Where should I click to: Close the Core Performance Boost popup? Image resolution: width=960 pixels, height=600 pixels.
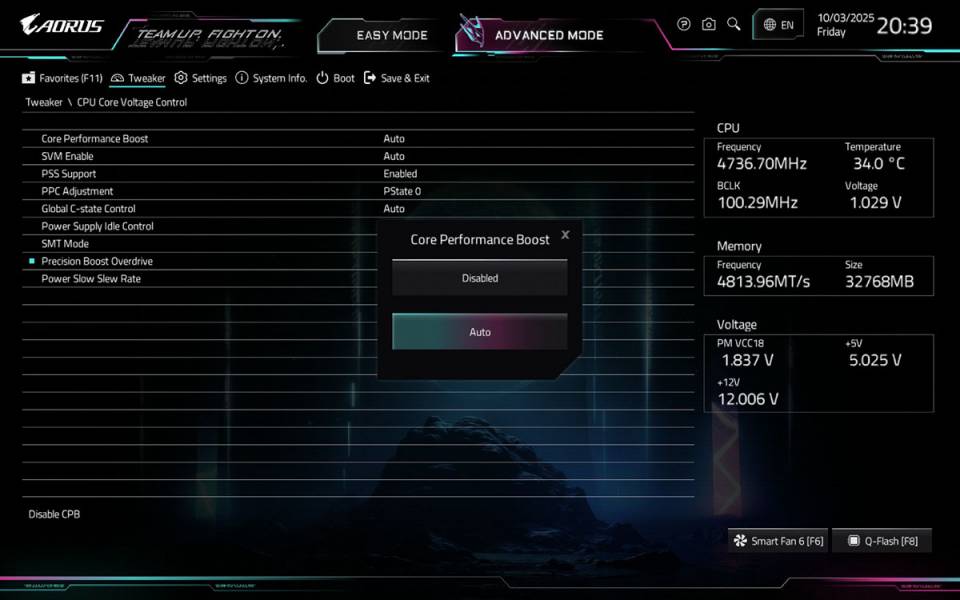[565, 235]
